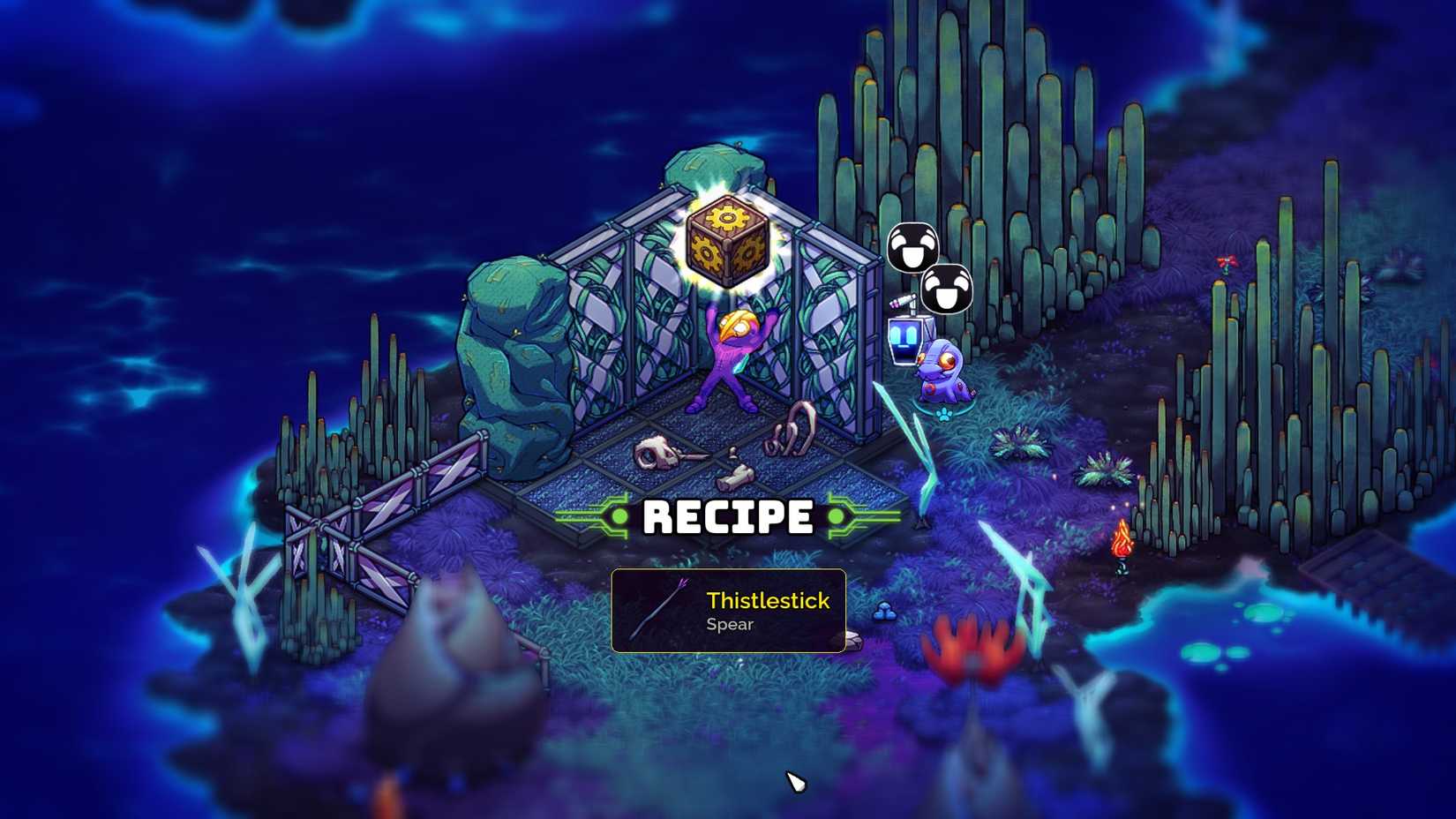Click the Thistlestick item name
The image size is (1456, 819).
pos(767,601)
